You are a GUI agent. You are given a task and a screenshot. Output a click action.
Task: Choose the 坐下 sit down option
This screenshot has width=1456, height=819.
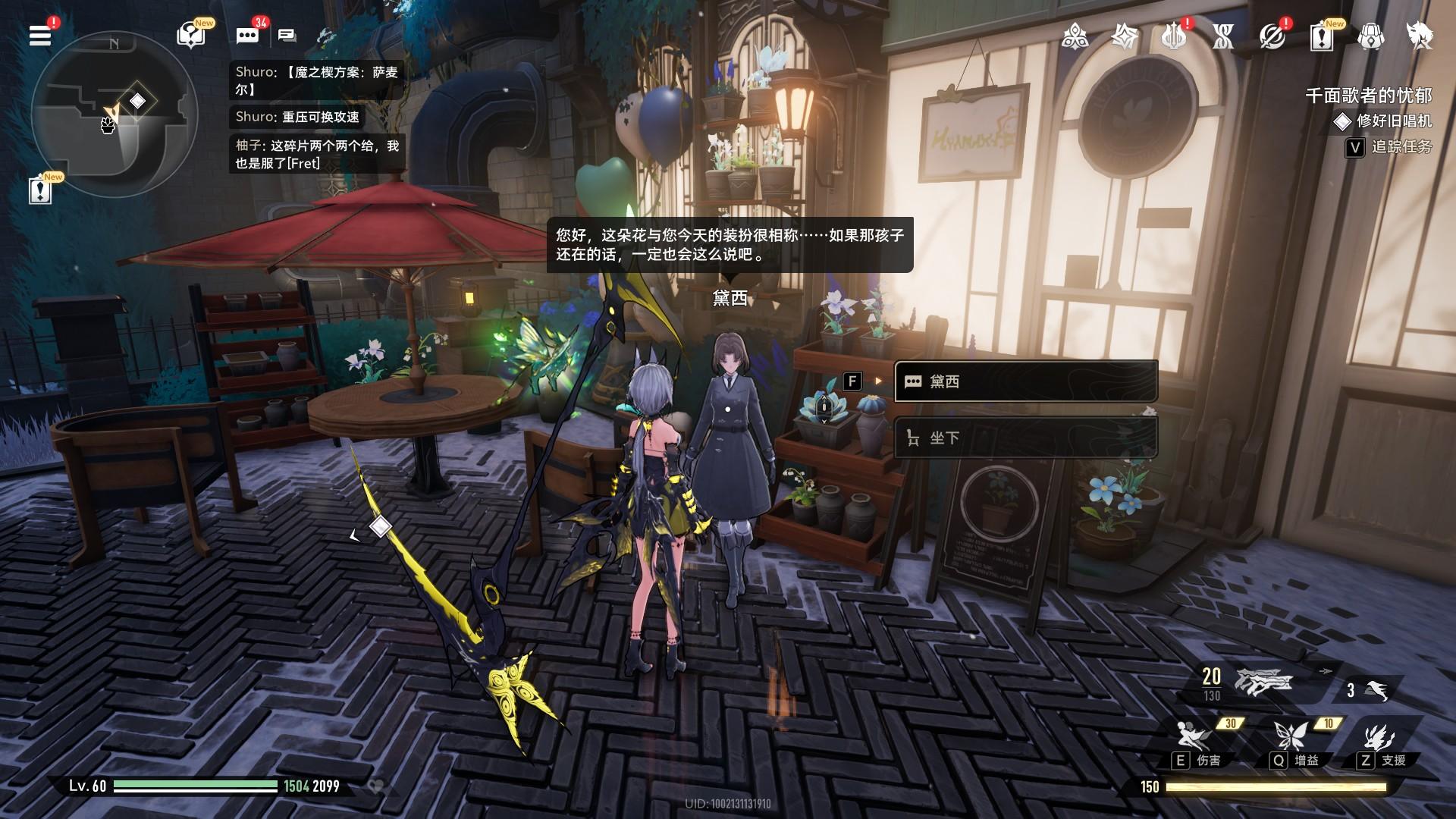[x=1025, y=438]
